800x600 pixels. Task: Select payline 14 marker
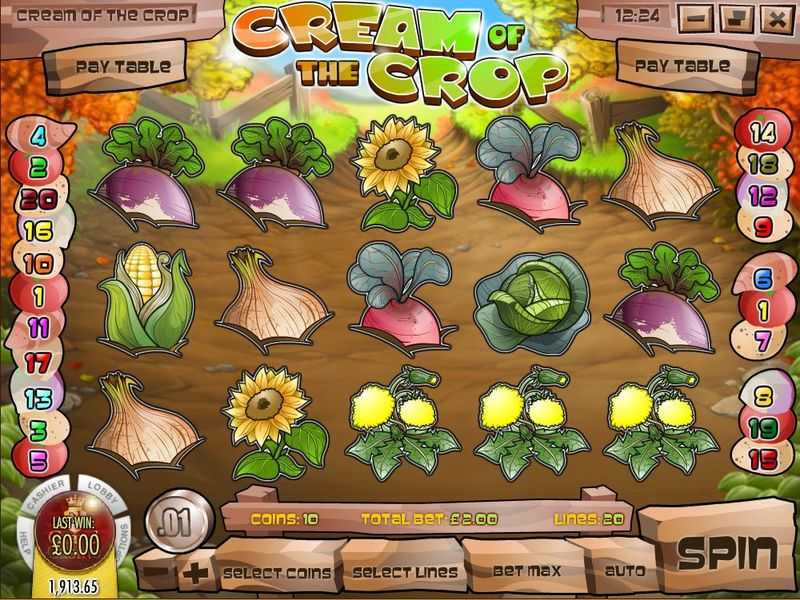pyautogui.click(x=763, y=131)
